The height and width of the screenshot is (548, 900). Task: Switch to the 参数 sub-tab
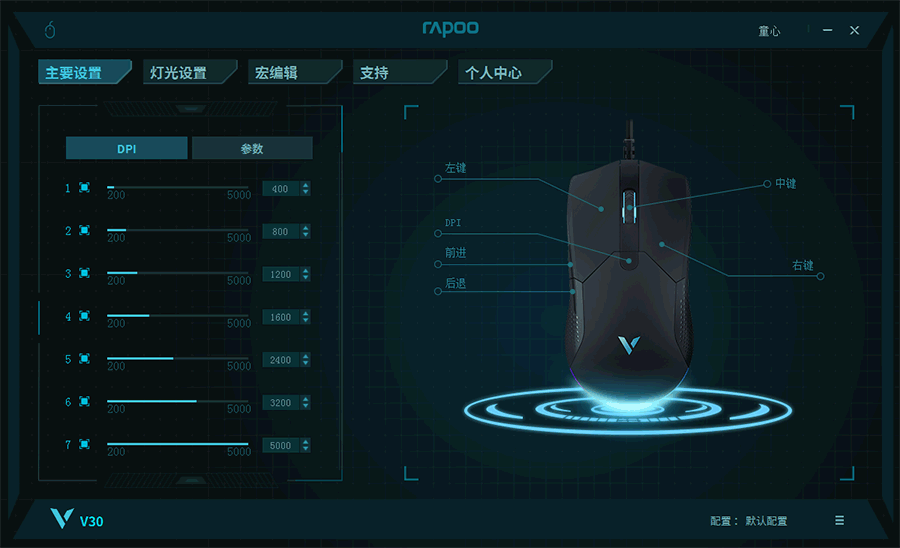(252, 149)
